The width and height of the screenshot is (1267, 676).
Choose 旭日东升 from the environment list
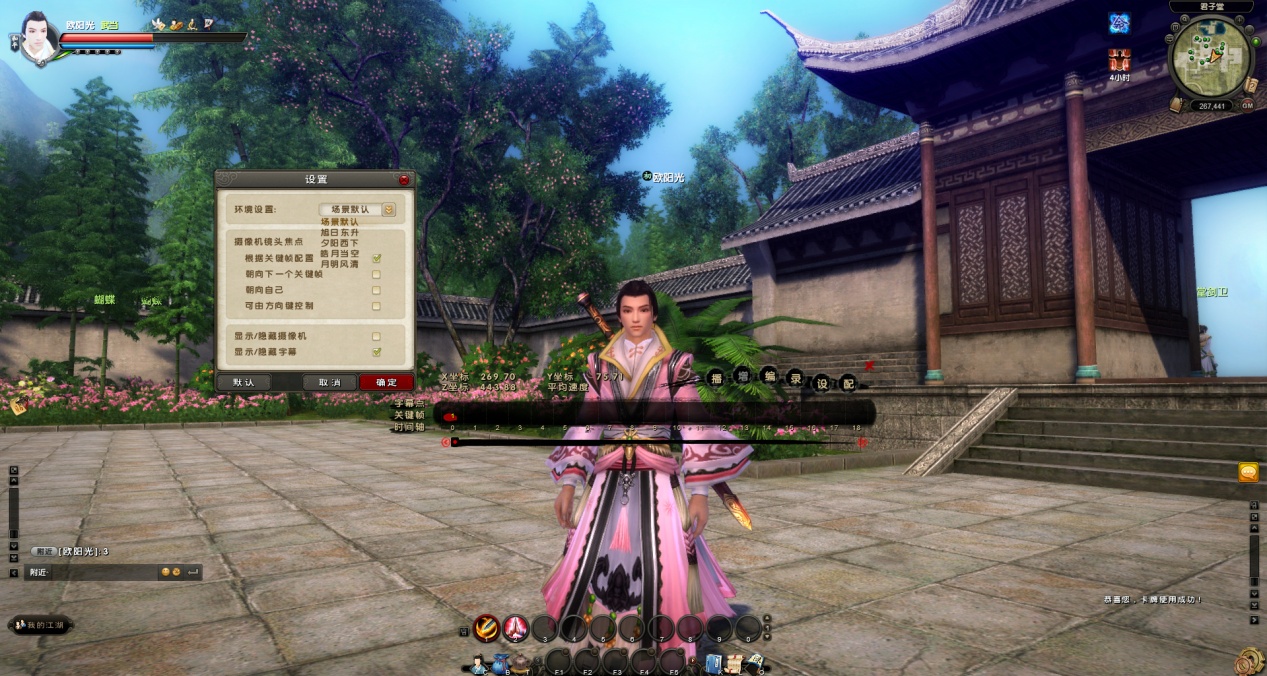pyautogui.click(x=339, y=232)
